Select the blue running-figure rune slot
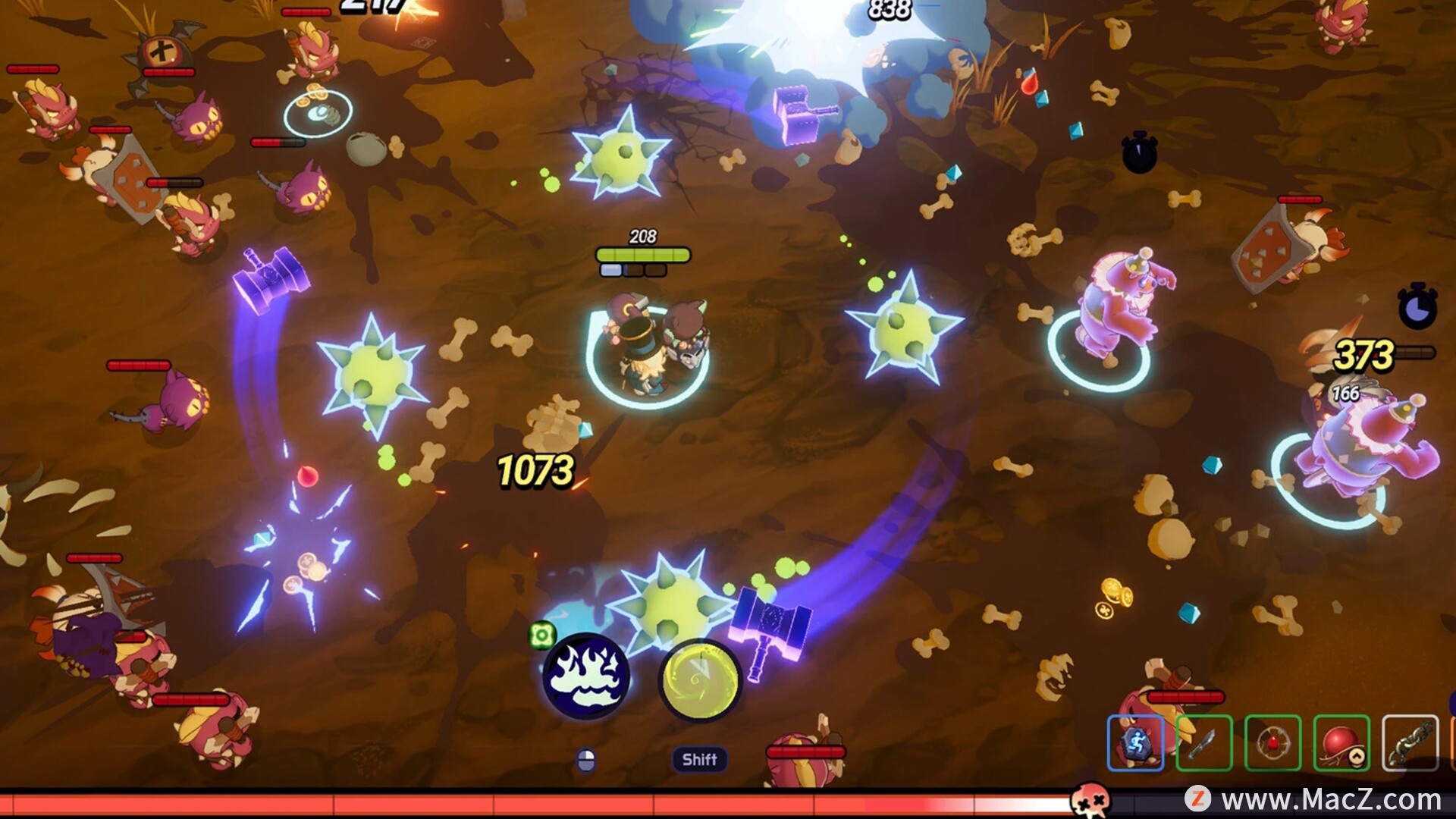 (1135, 743)
